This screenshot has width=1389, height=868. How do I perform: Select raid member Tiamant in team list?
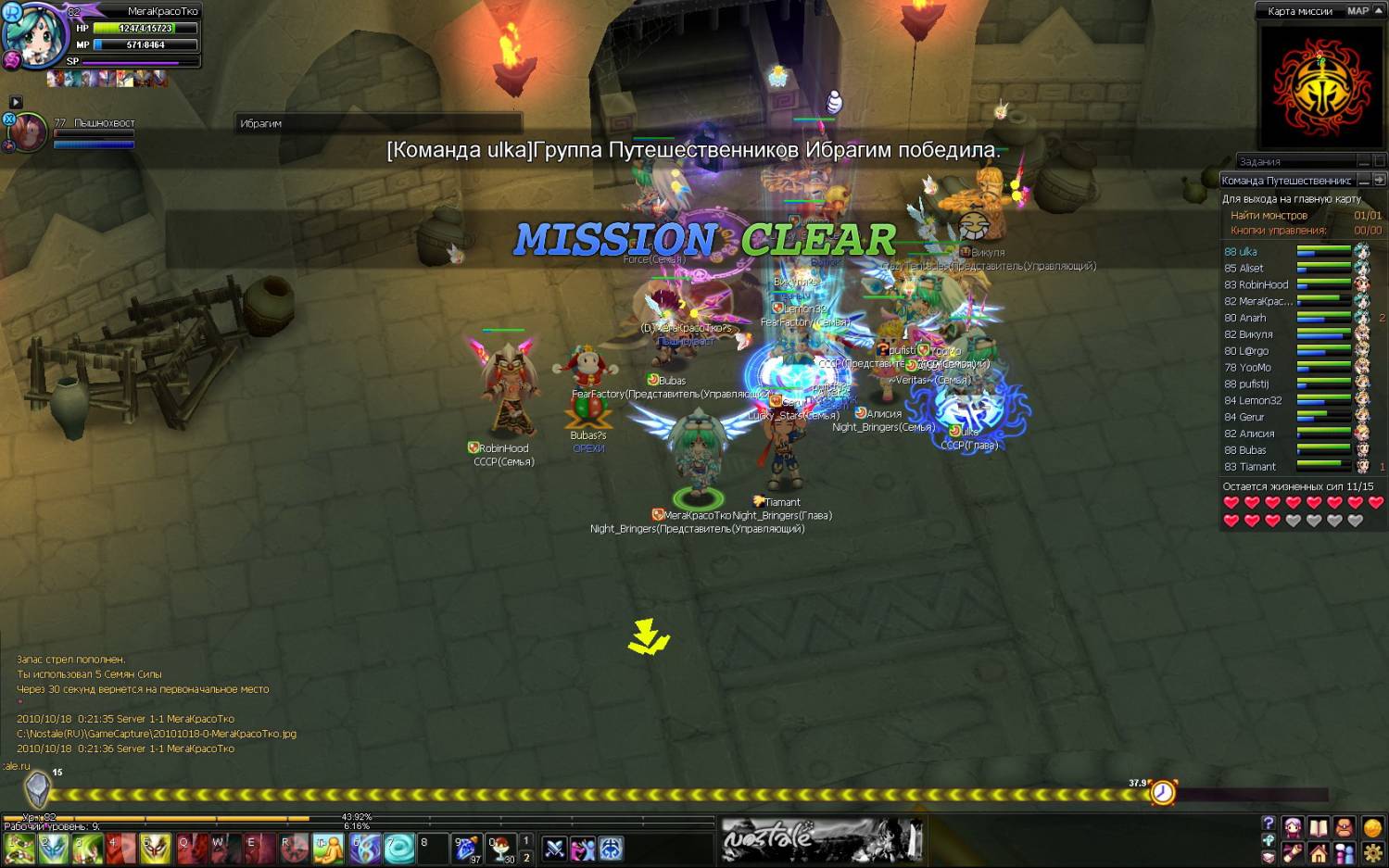1250,467
